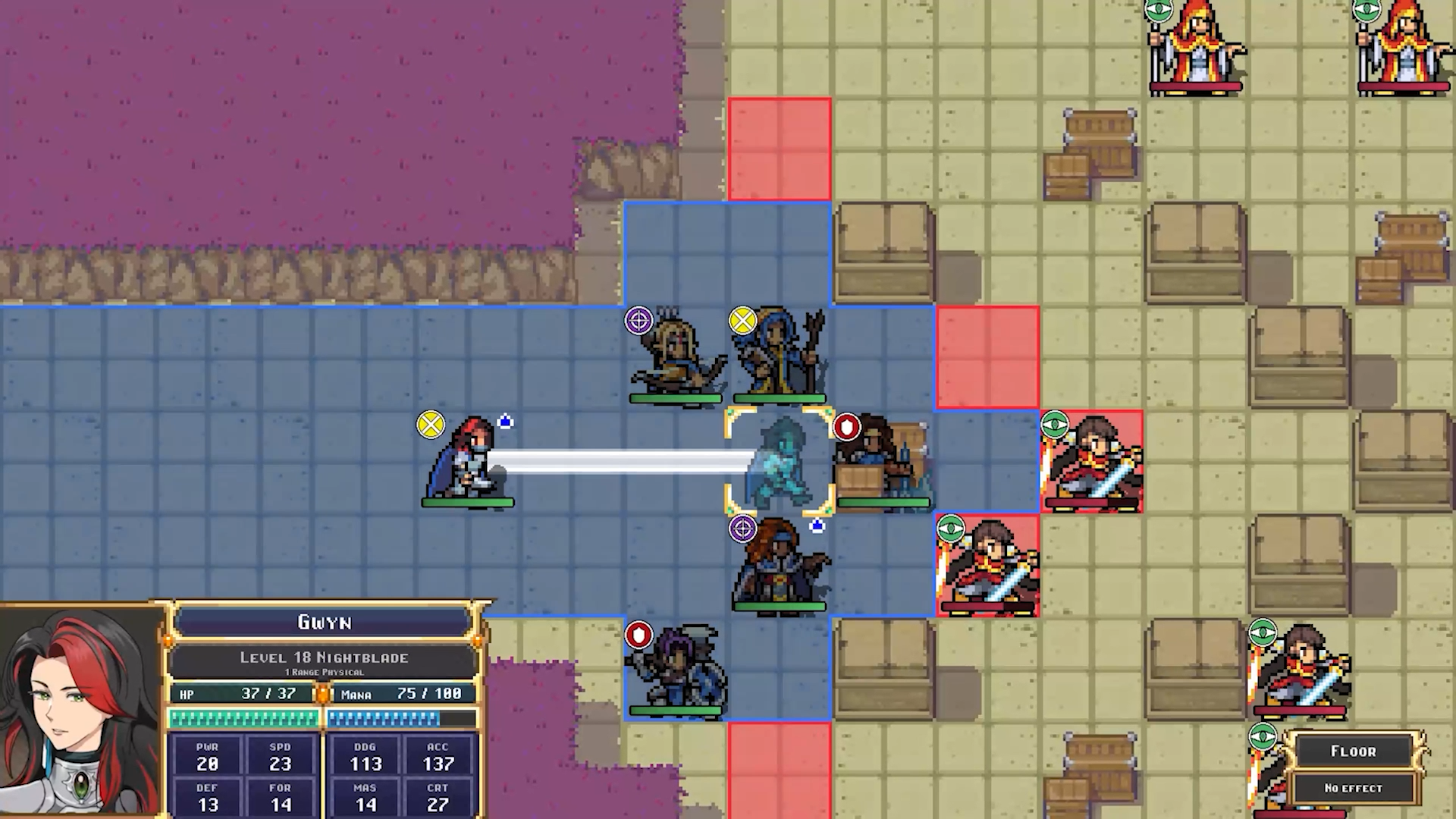1456x819 pixels.
Task: Click the red shield icon beside the crate unit
Action: (x=847, y=427)
